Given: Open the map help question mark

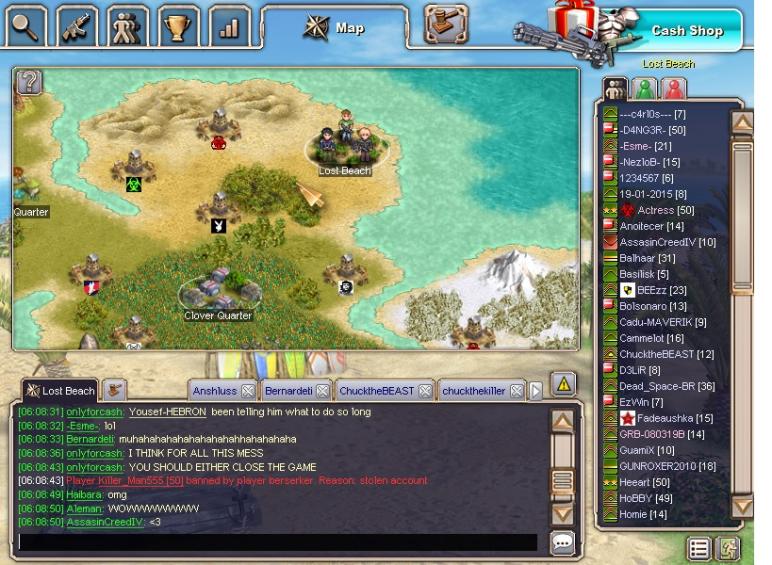Looking at the screenshot, I should pyautogui.click(x=30, y=83).
